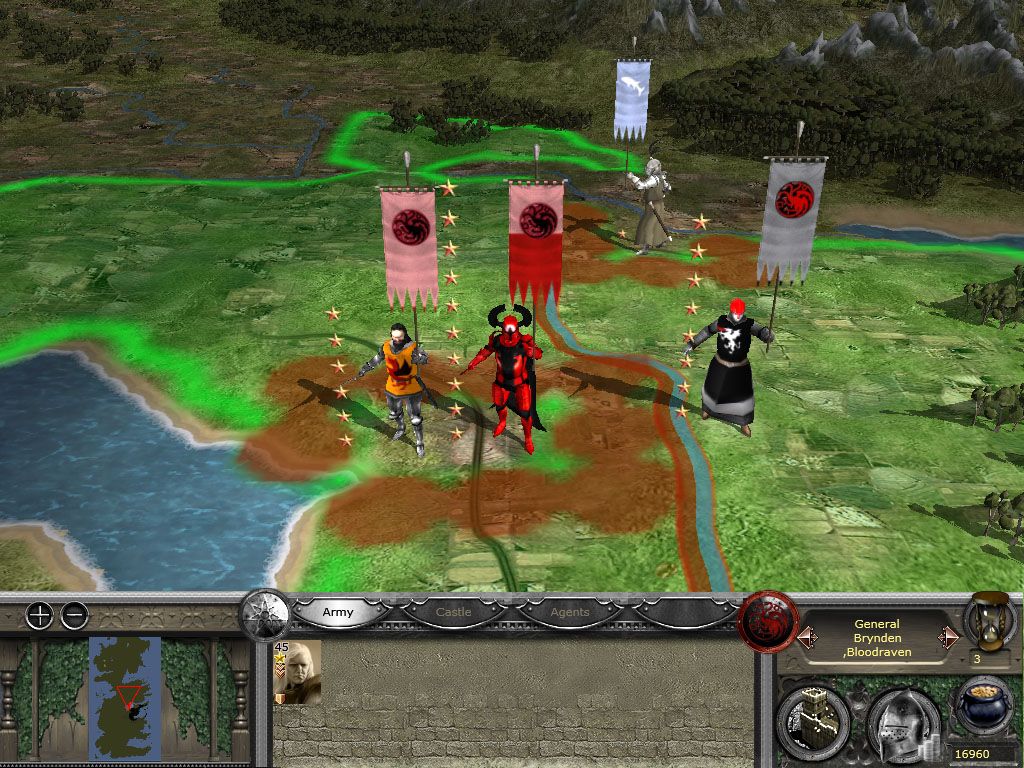Open the construction tower button

[x=812, y=719]
